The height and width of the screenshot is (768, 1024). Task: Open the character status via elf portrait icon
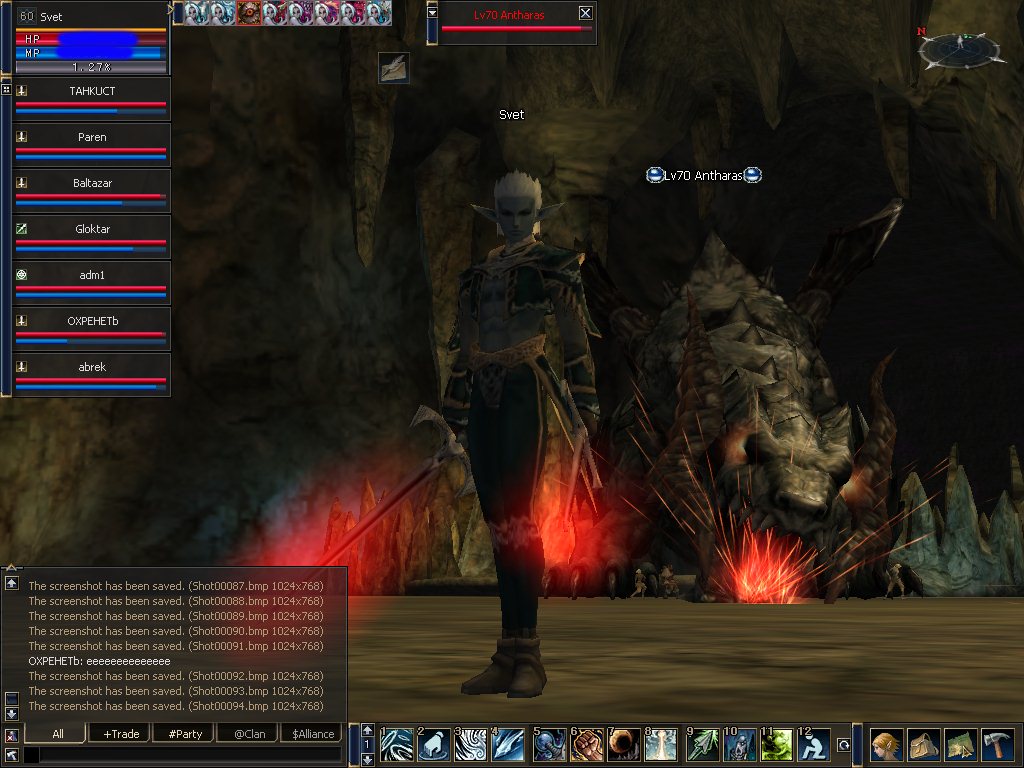(x=886, y=745)
